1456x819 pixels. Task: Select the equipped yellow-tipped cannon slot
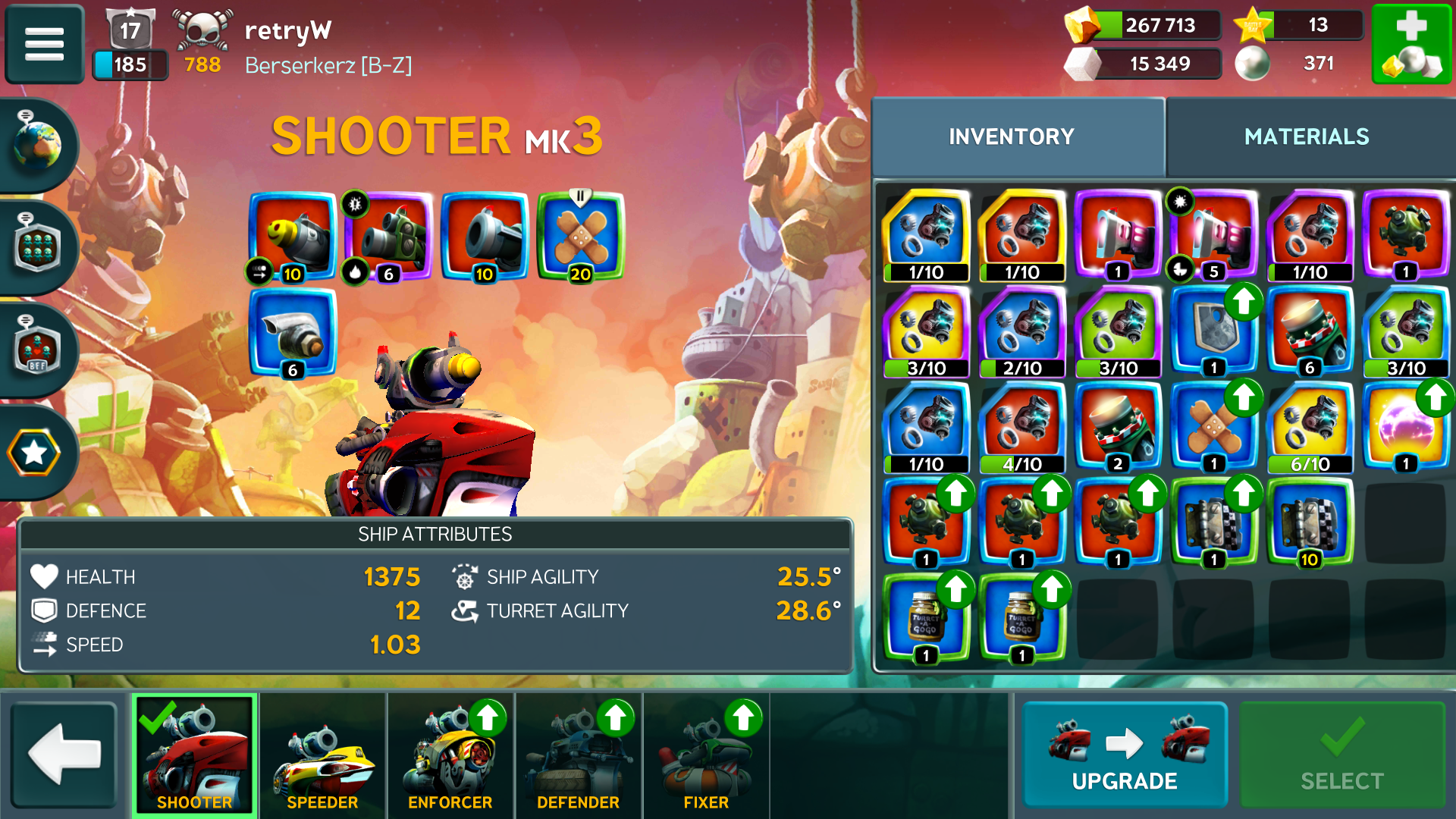click(x=293, y=237)
